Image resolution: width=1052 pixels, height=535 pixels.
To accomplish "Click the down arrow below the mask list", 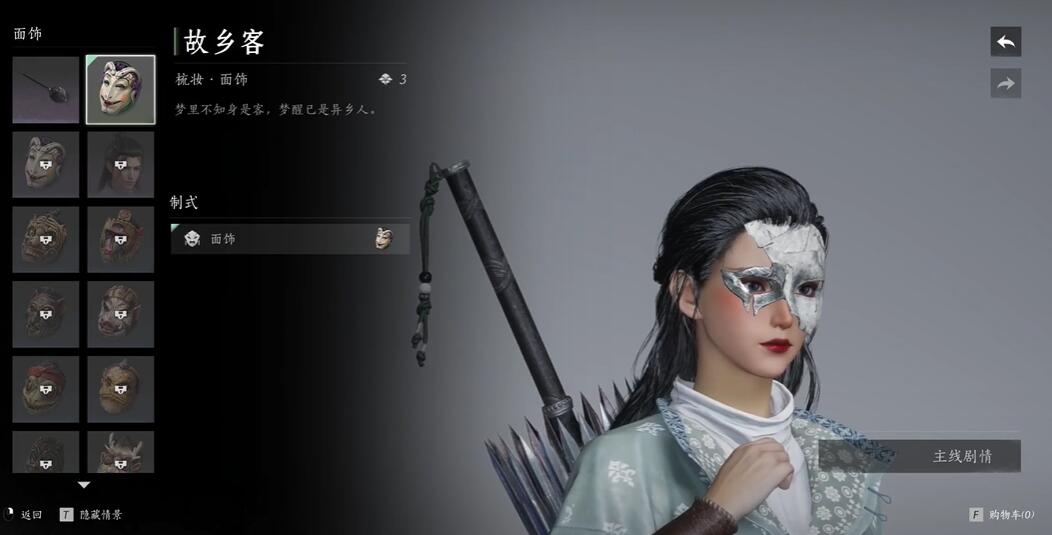I will click(84, 485).
